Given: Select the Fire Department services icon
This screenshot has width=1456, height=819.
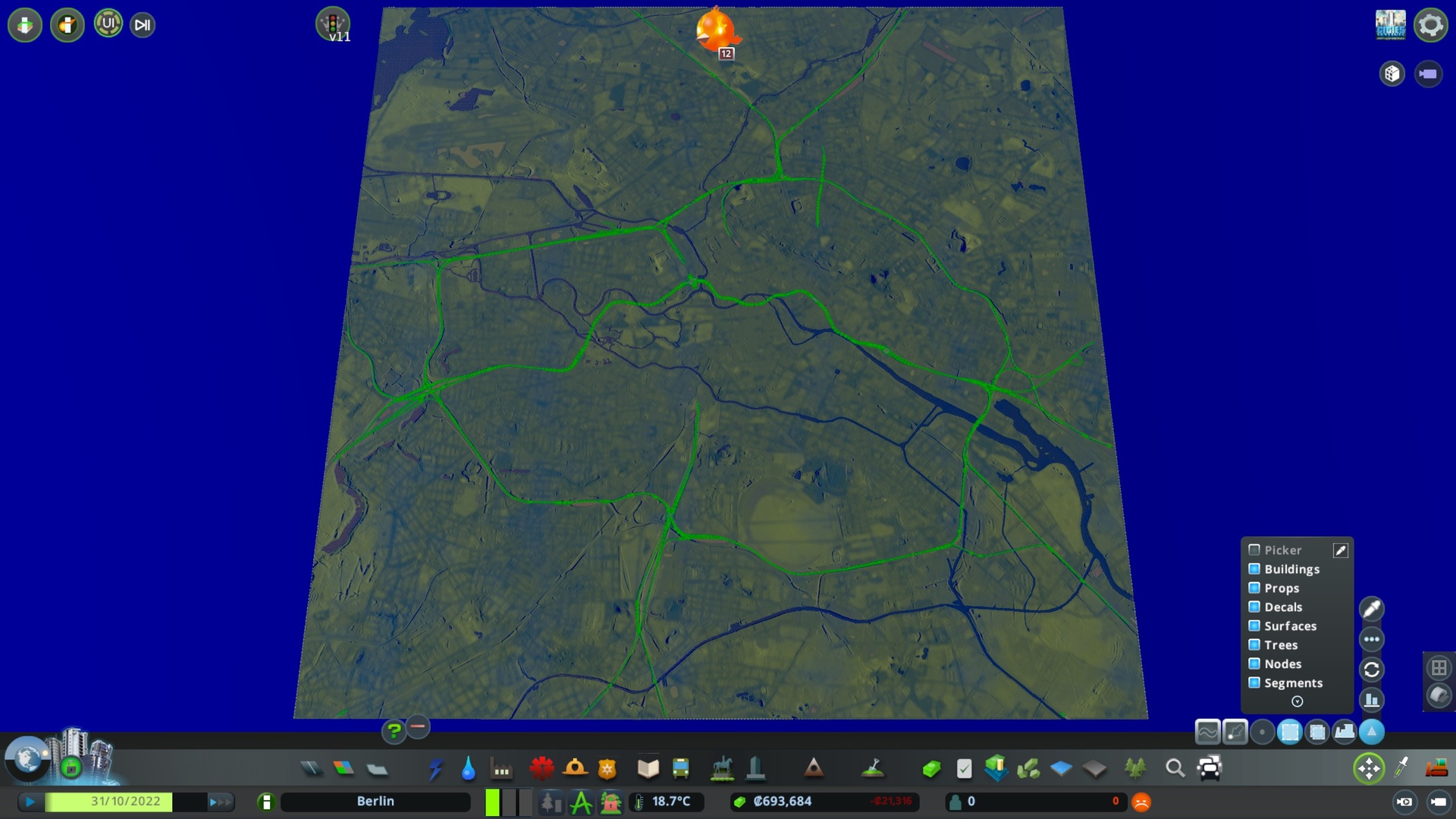Looking at the screenshot, I should 576,768.
